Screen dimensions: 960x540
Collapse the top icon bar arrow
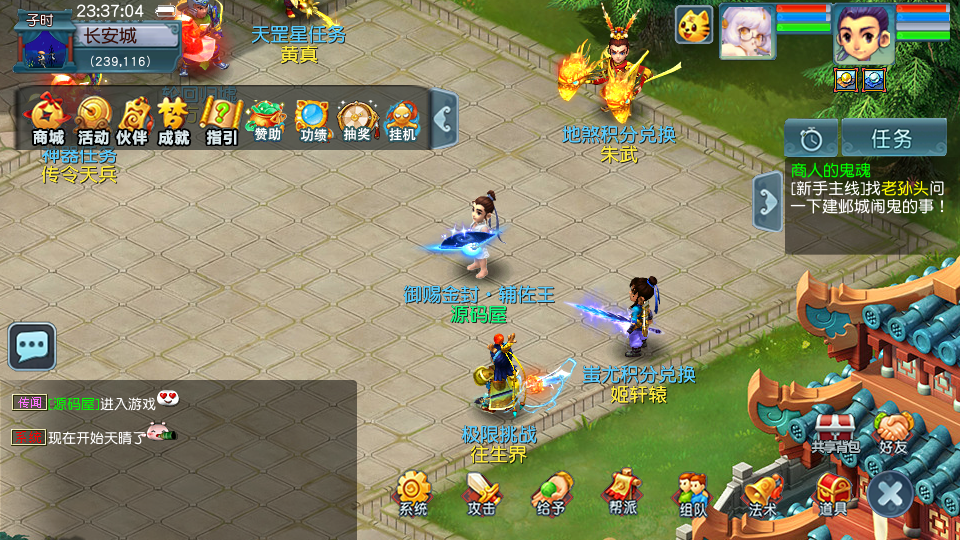click(444, 119)
